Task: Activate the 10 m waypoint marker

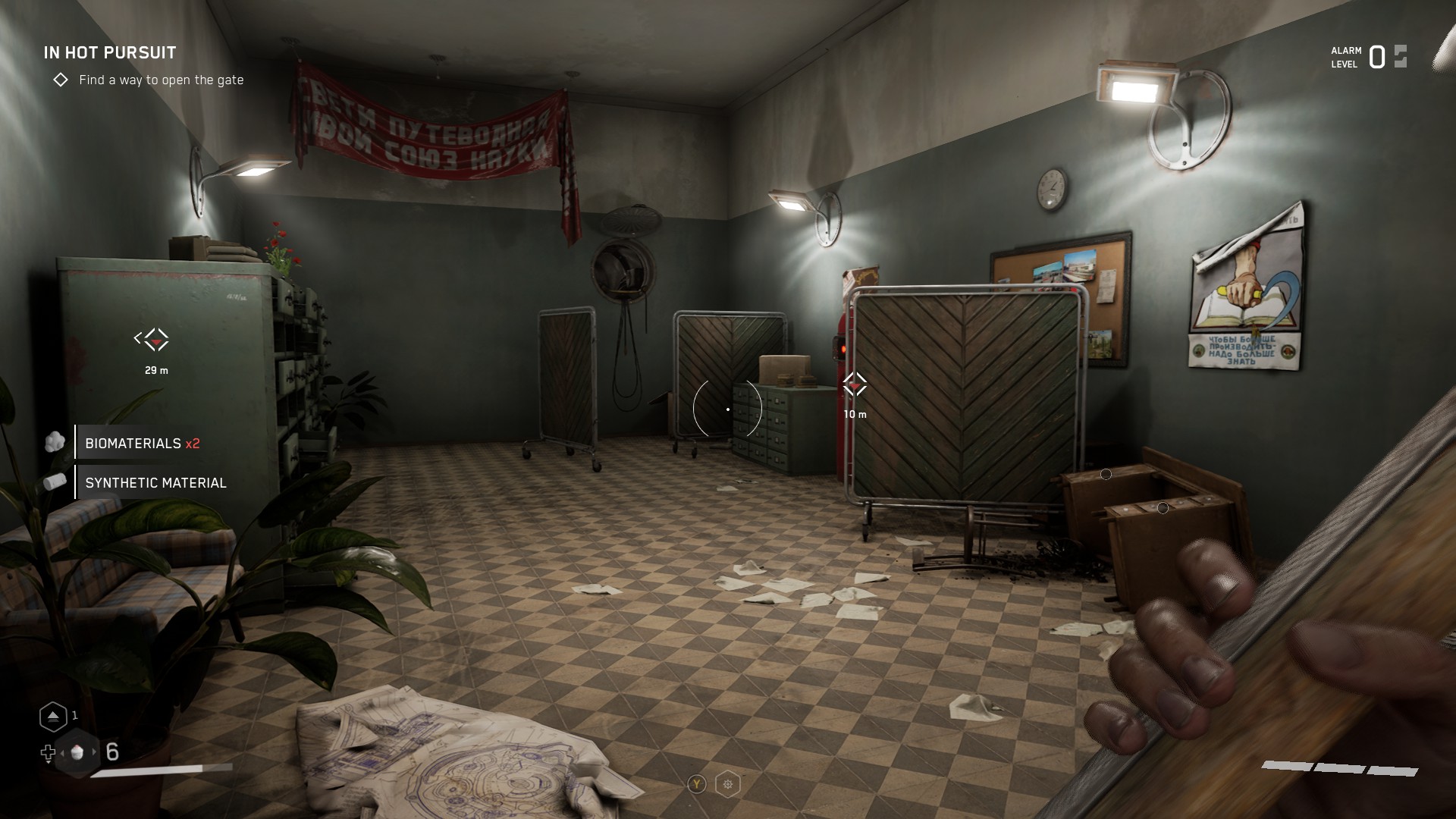Action: (856, 385)
